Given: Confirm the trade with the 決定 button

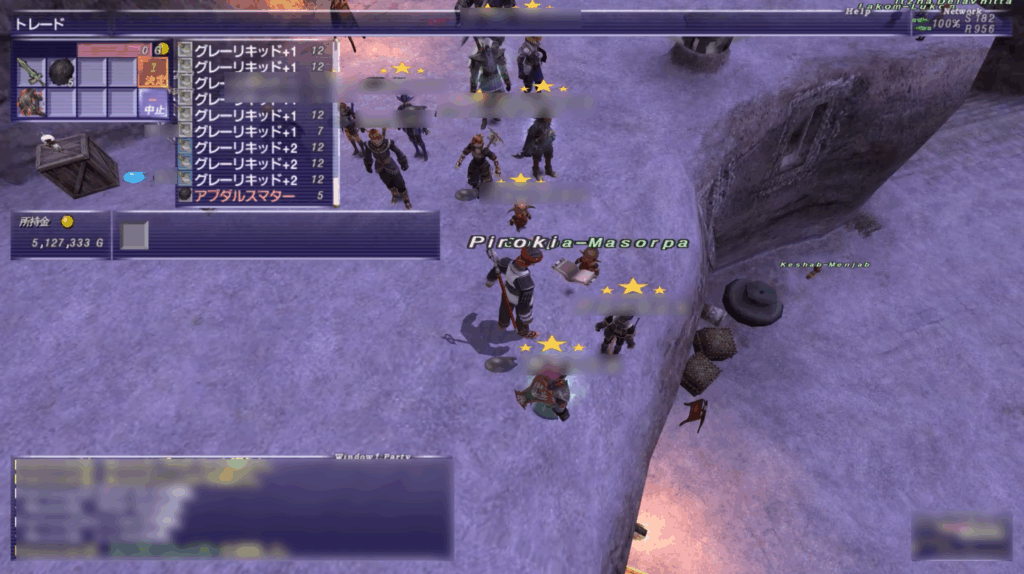Looking at the screenshot, I should 154,71.
